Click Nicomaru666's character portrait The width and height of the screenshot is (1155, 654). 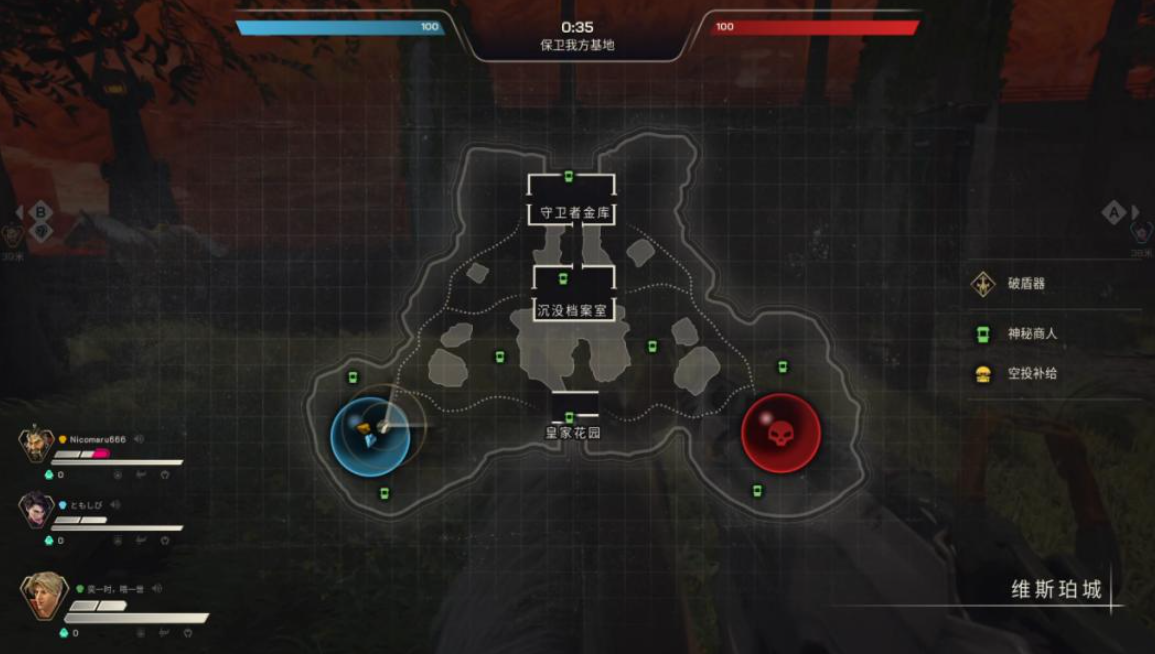(35, 444)
